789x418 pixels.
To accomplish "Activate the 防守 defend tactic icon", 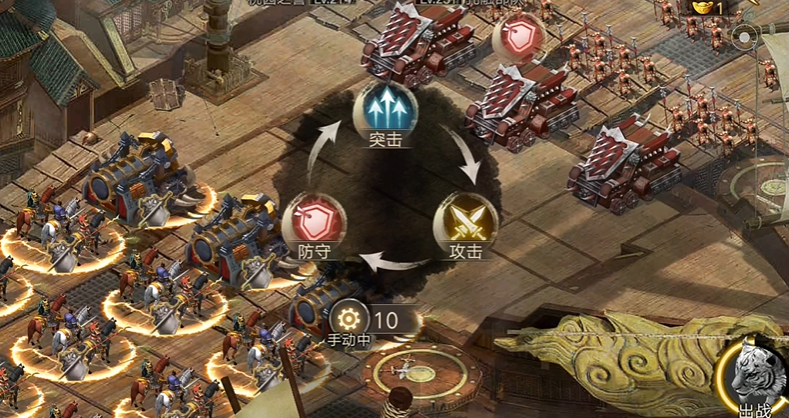I will point(314,221).
